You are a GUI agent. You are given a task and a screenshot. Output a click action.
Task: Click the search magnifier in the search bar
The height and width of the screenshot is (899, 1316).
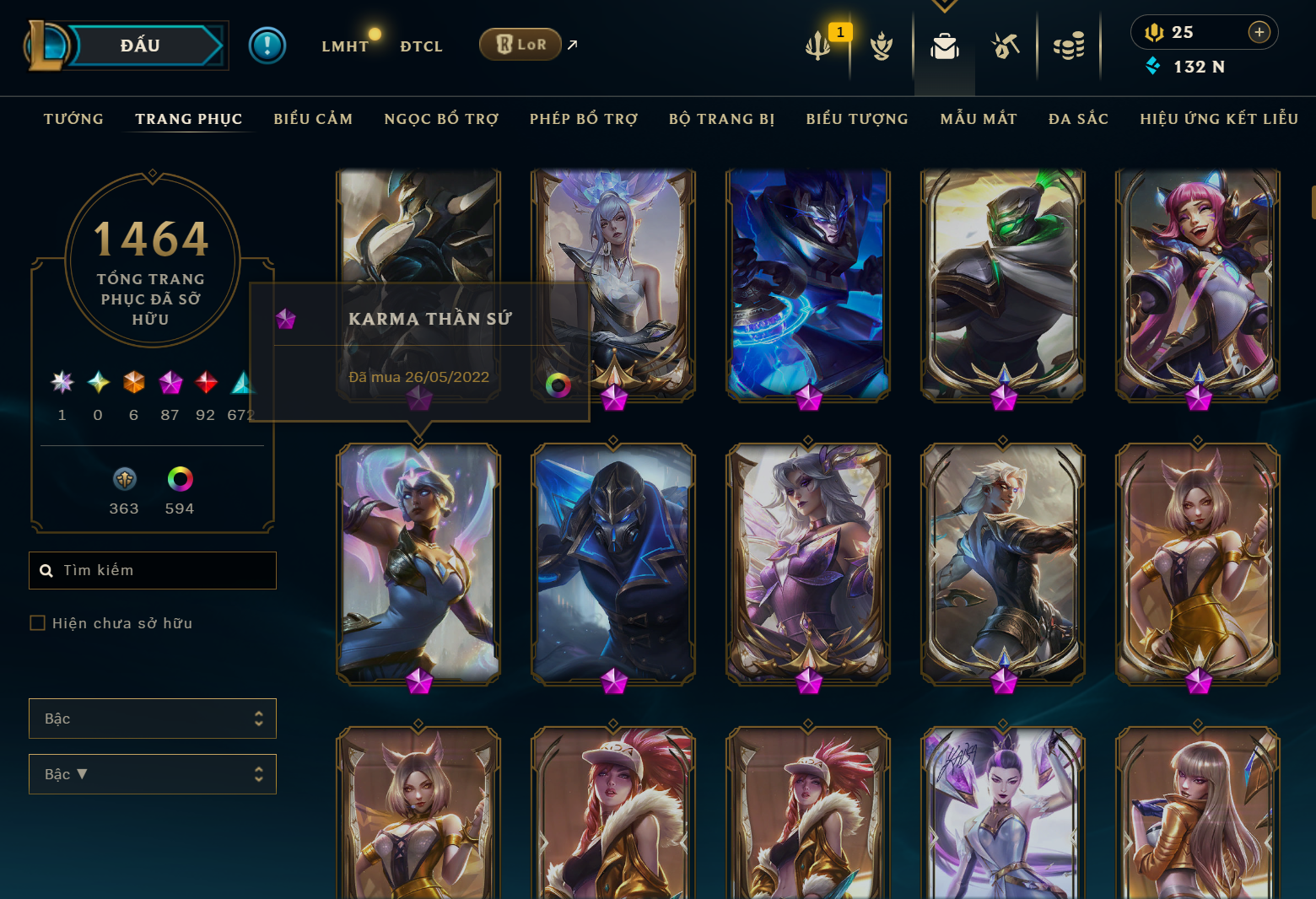point(46,570)
